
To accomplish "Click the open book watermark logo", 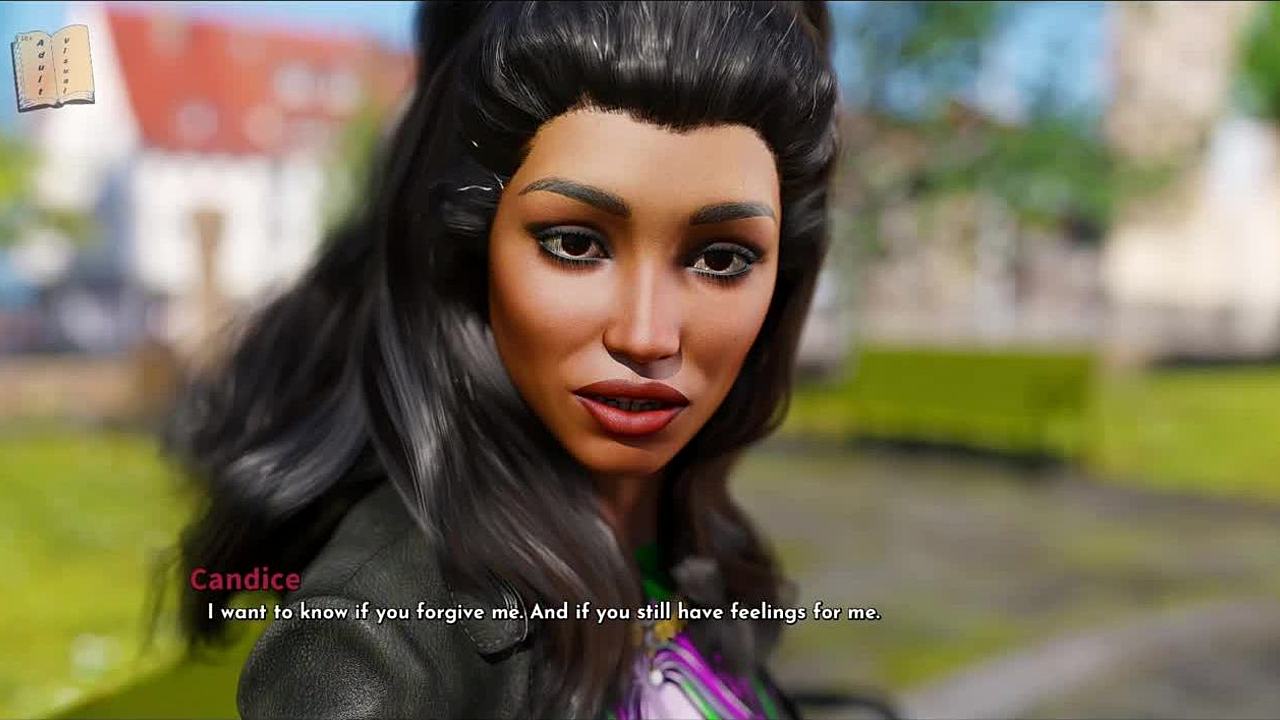I will click(x=53, y=68).
